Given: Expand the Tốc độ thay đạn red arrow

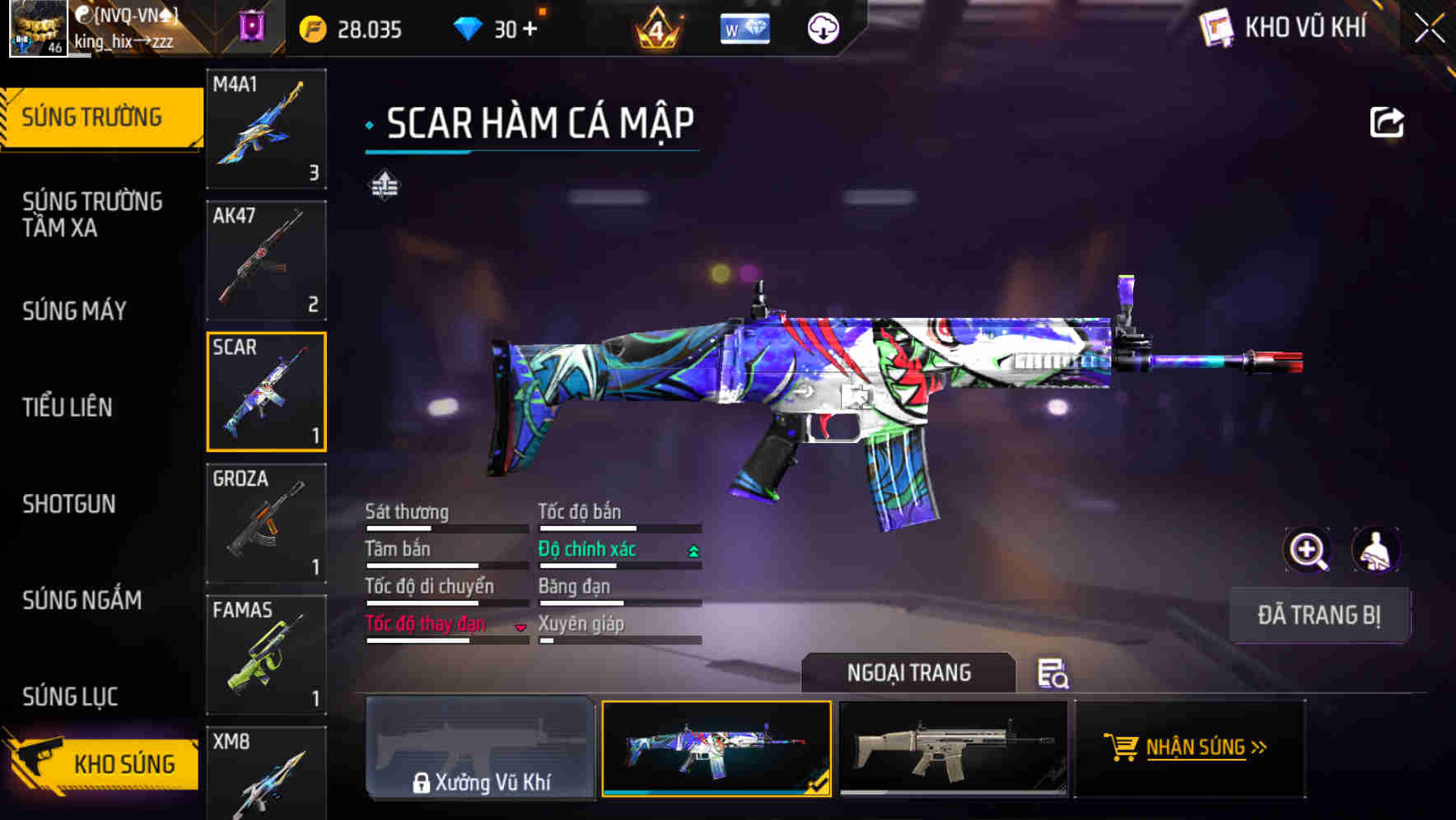Looking at the screenshot, I should [521, 627].
